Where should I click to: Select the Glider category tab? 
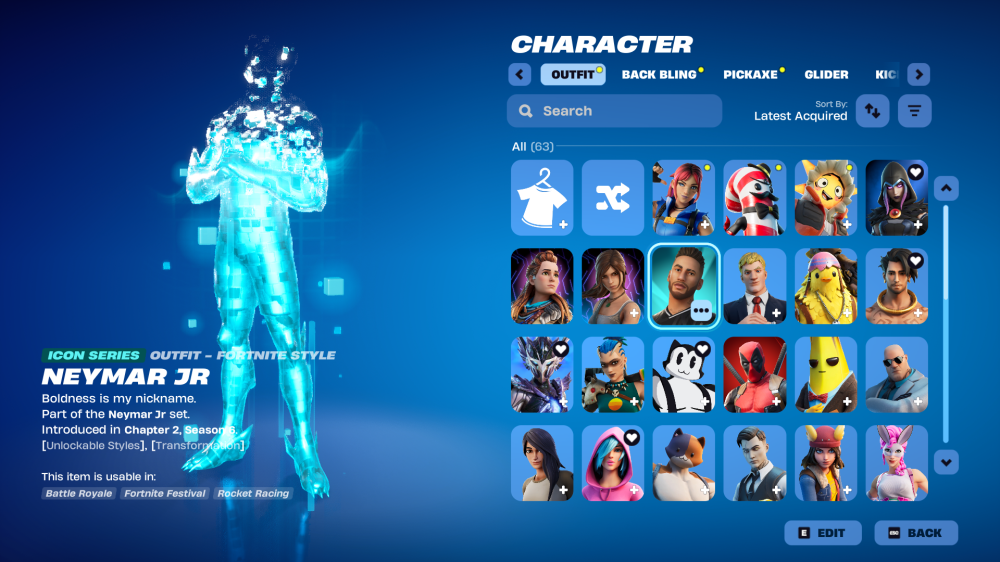coord(826,75)
